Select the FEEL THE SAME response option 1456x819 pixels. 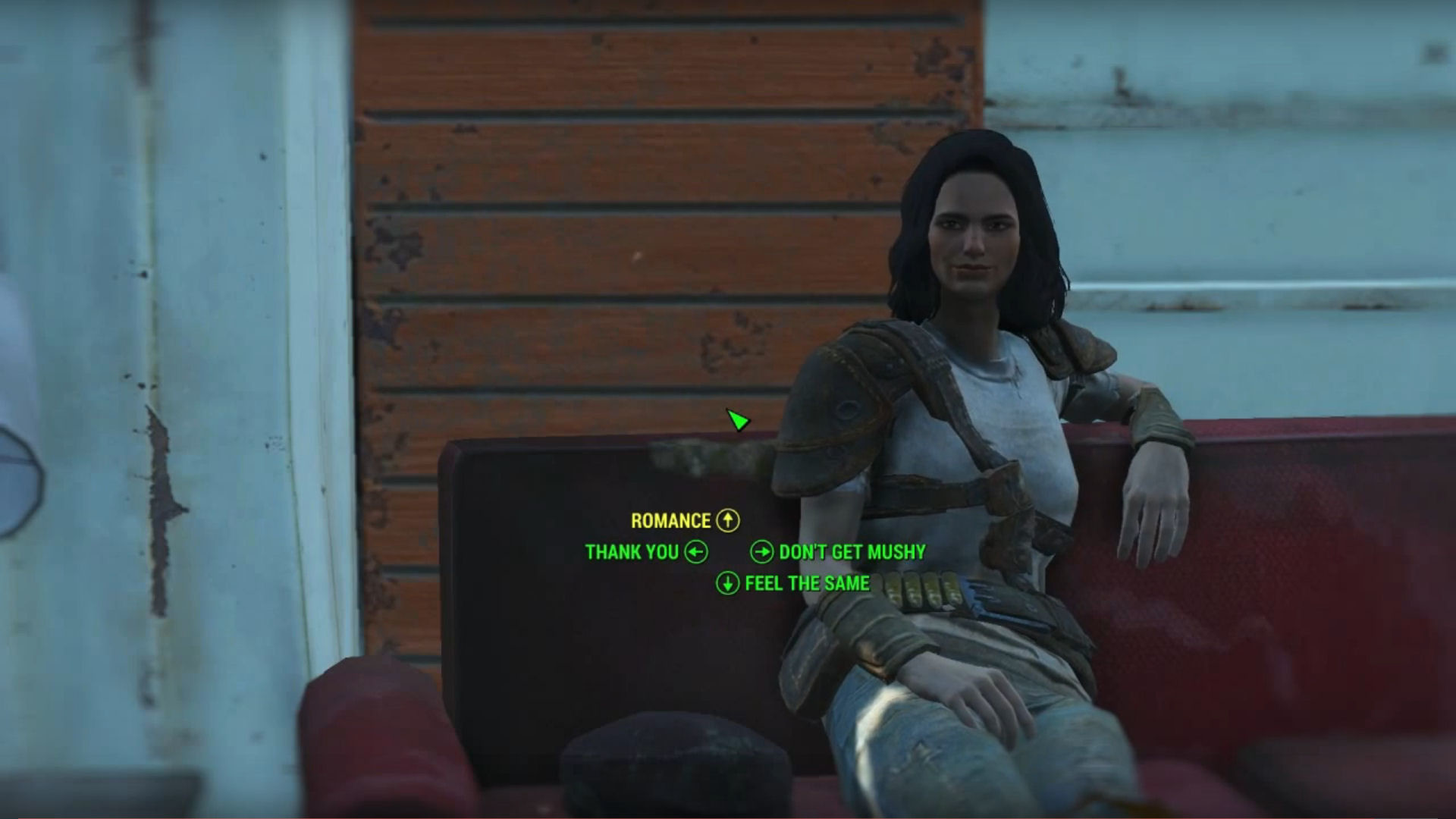(807, 584)
